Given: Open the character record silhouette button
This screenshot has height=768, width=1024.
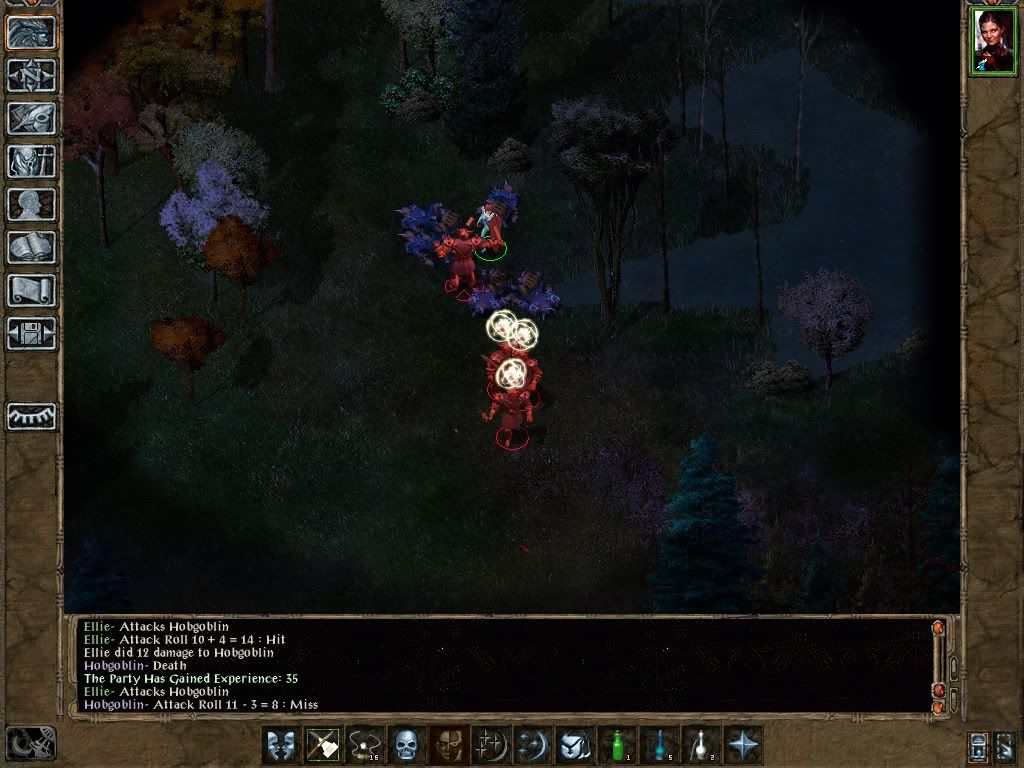Looking at the screenshot, I should click(31, 204).
